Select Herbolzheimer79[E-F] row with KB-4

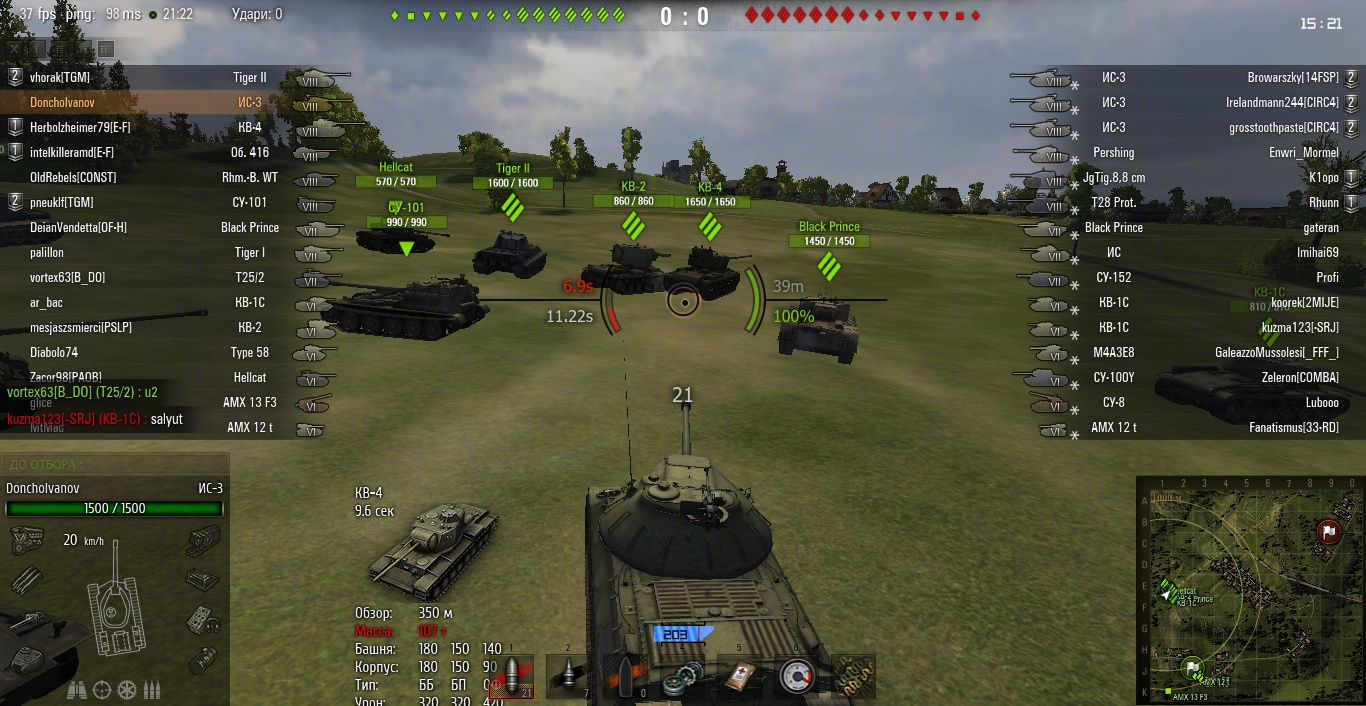(80, 127)
